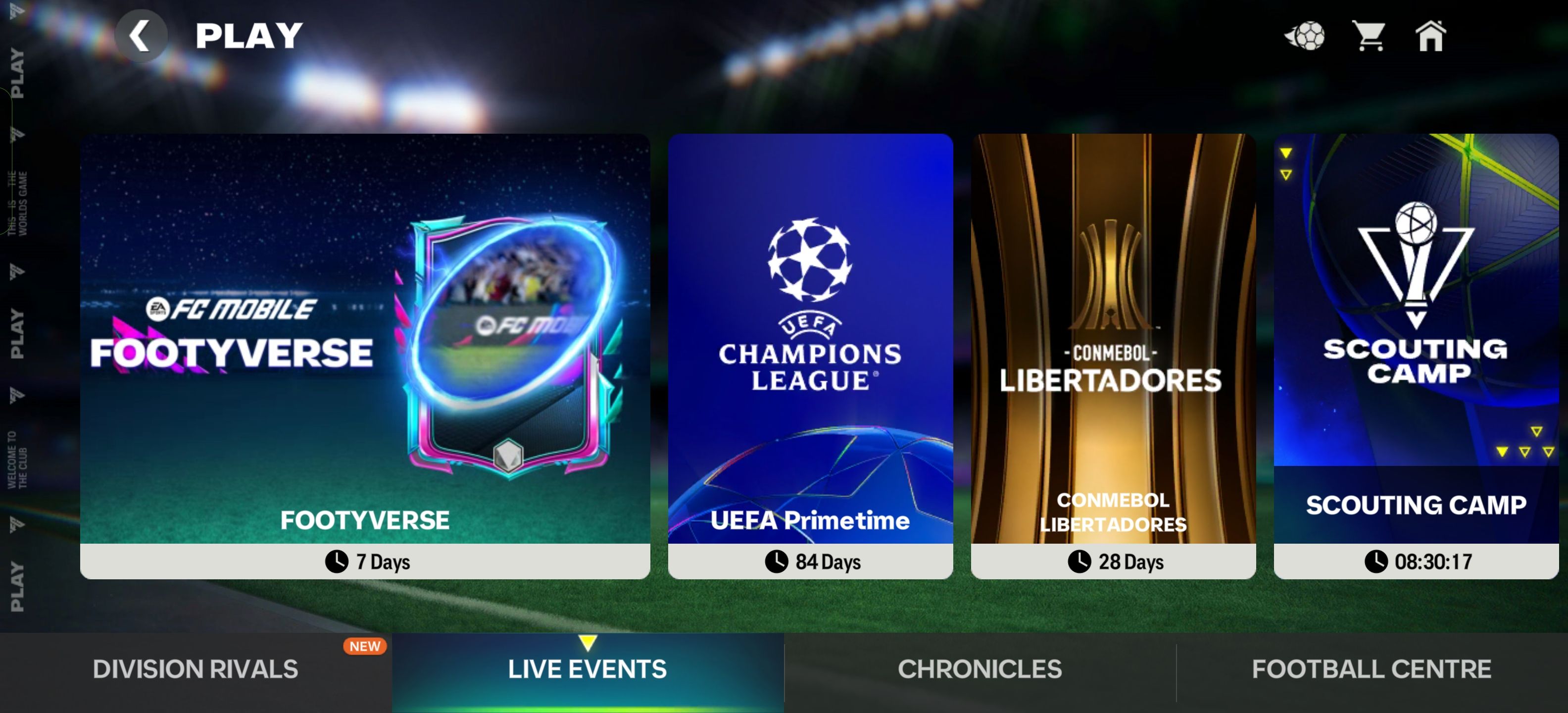1568x713 pixels.
Task: Go back with the arrow beside PLAY
Action: [x=141, y=34]
